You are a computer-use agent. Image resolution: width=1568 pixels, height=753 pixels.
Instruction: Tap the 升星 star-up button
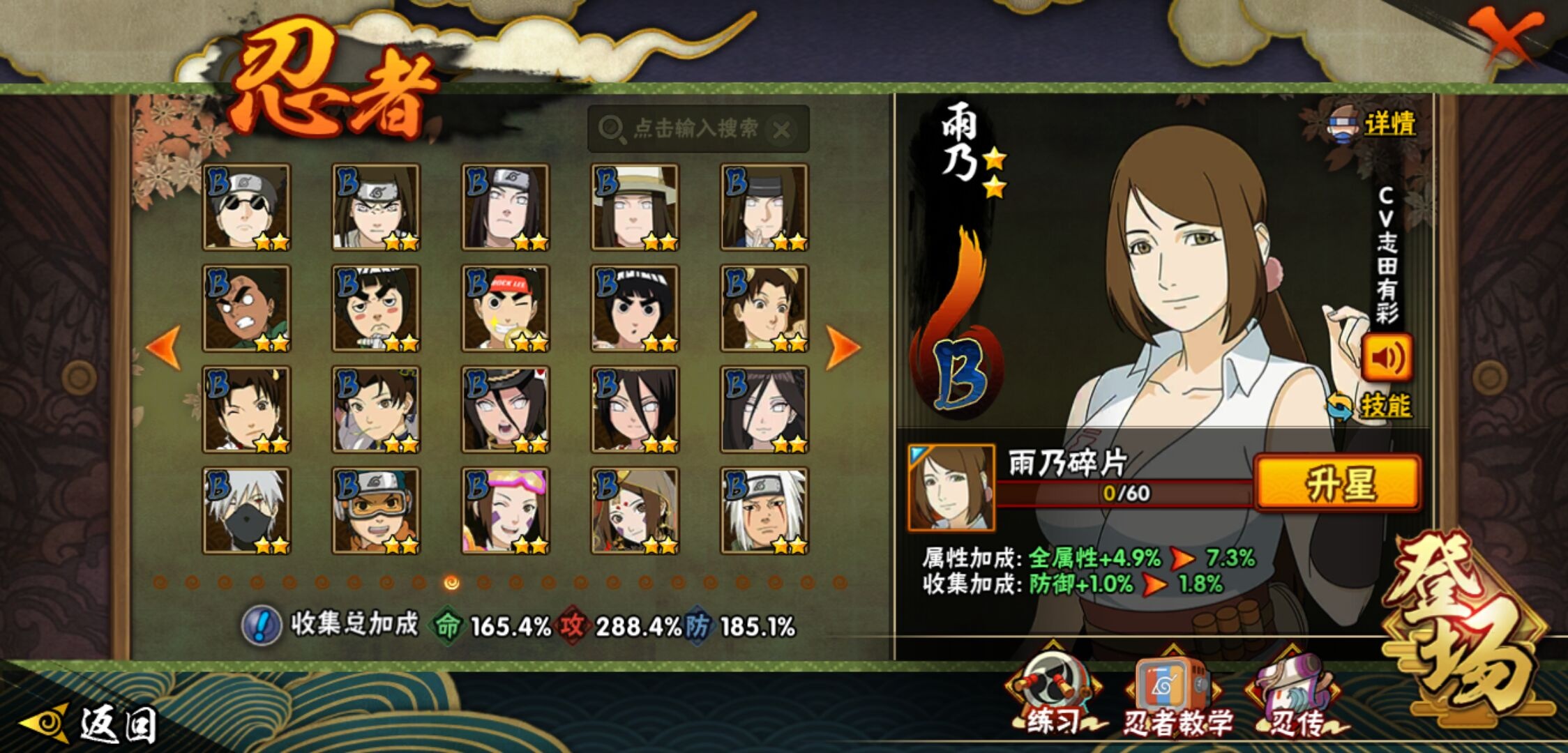(1338, 483)
